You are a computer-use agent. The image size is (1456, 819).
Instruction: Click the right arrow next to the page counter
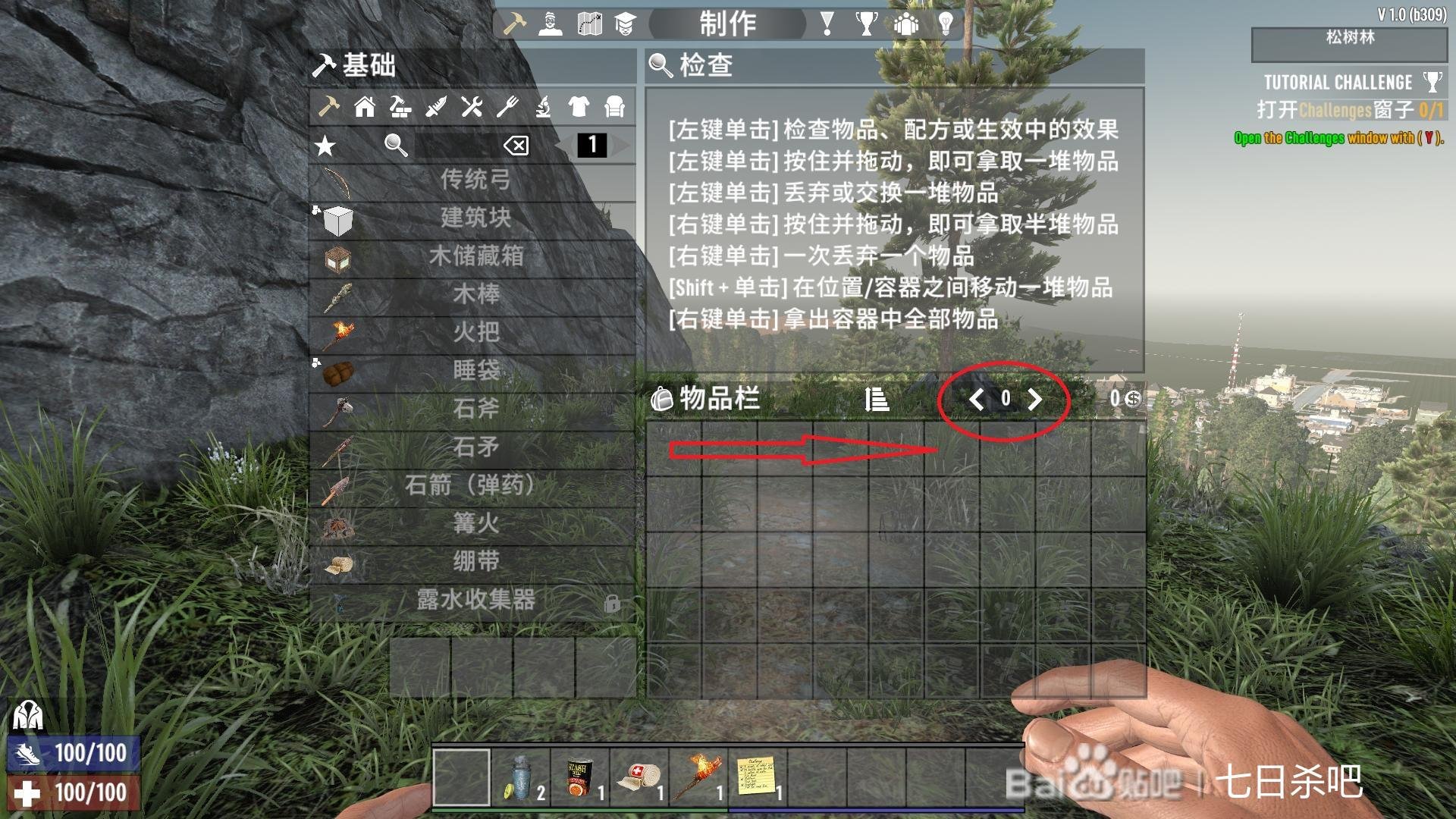point(1035,400)
